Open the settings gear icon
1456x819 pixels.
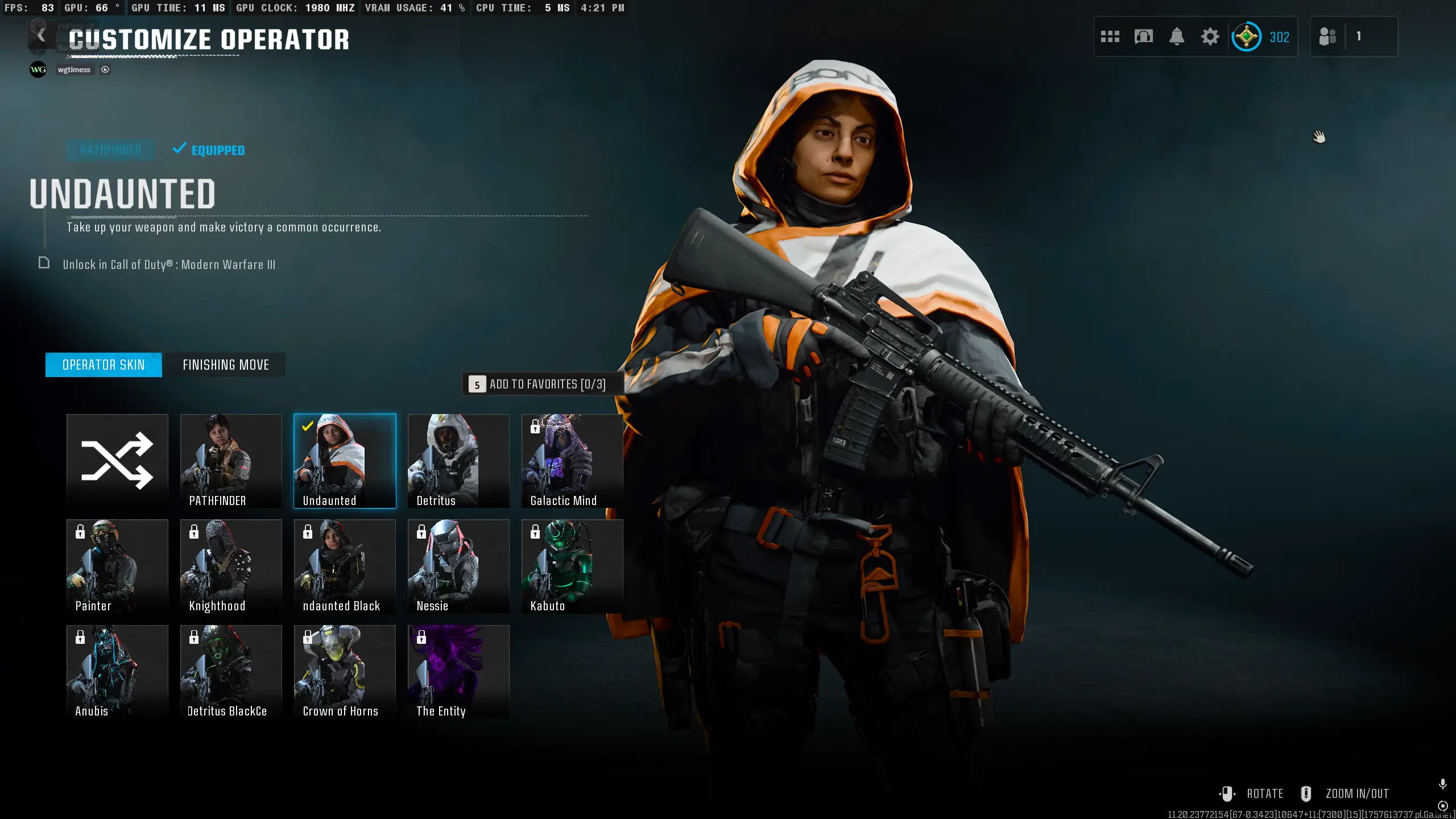(1210, 37)
